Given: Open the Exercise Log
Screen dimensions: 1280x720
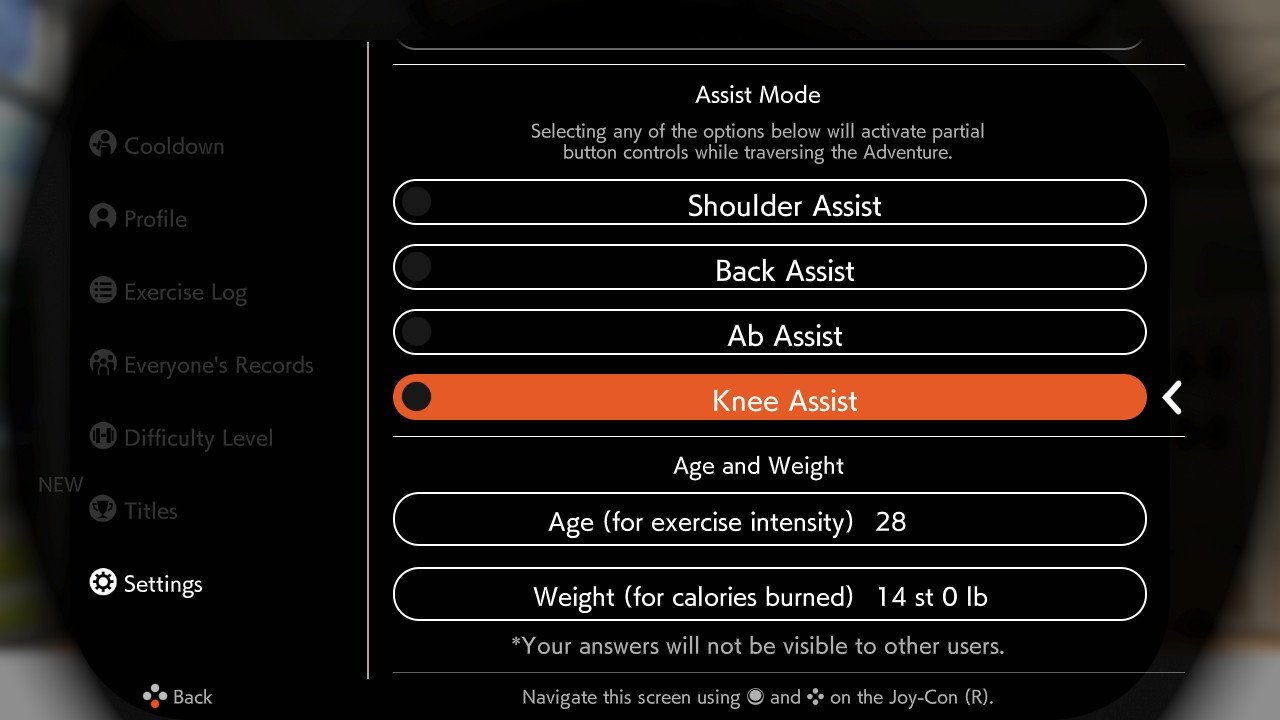Looking at the screenshot, I should (x=168, y=292).
